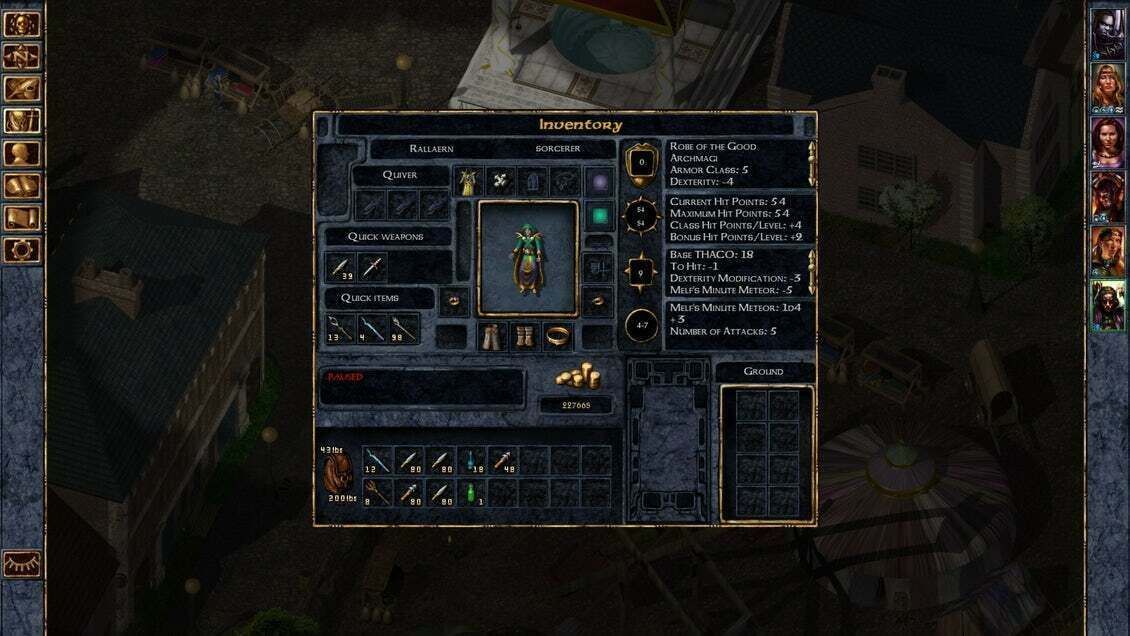Select the quick item wand with 13 charges
1130x636 pixels.
tap(342, 328)
